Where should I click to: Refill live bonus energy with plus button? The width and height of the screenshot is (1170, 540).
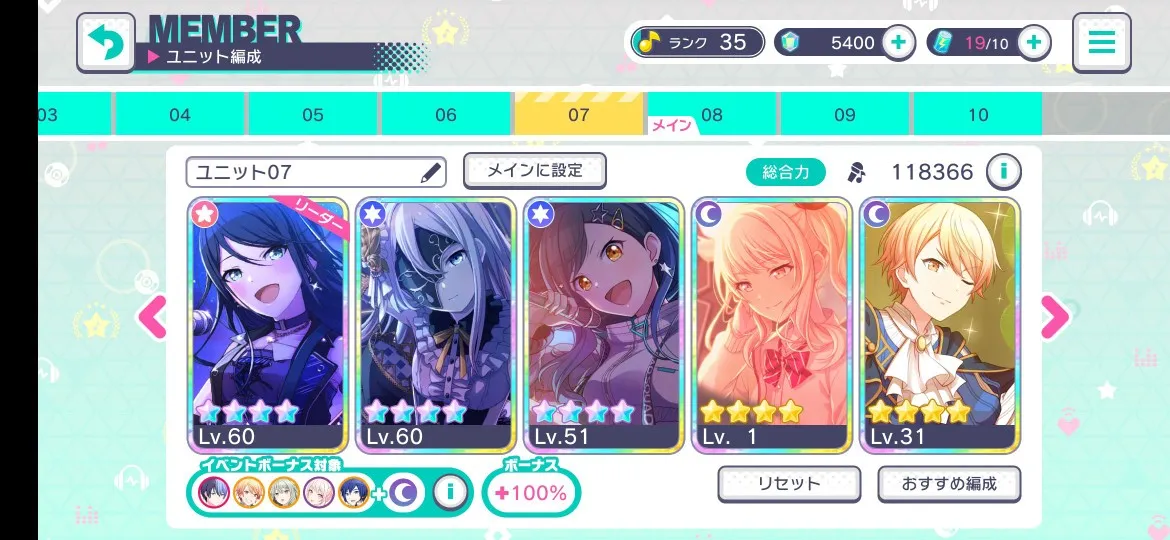[x=1033, y=43]
